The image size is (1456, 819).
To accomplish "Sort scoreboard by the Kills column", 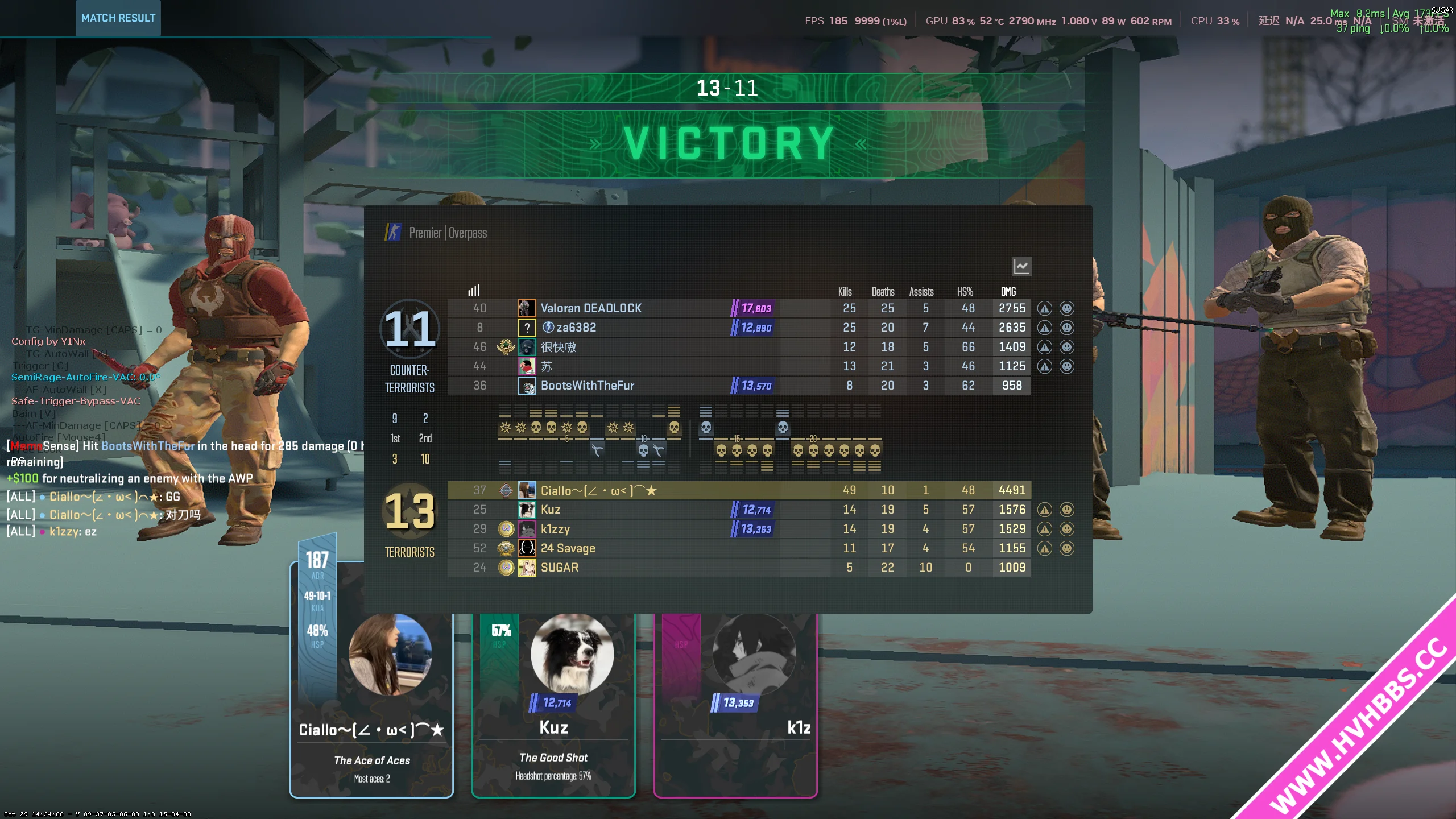I will coord(845,292).
